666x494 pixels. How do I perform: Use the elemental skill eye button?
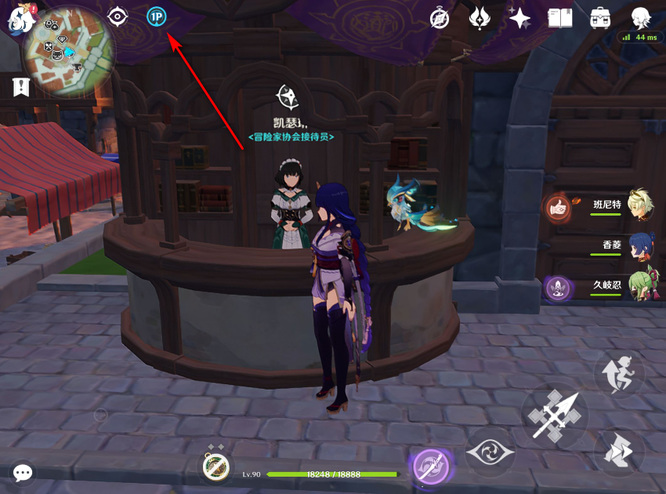coord(490,454)
